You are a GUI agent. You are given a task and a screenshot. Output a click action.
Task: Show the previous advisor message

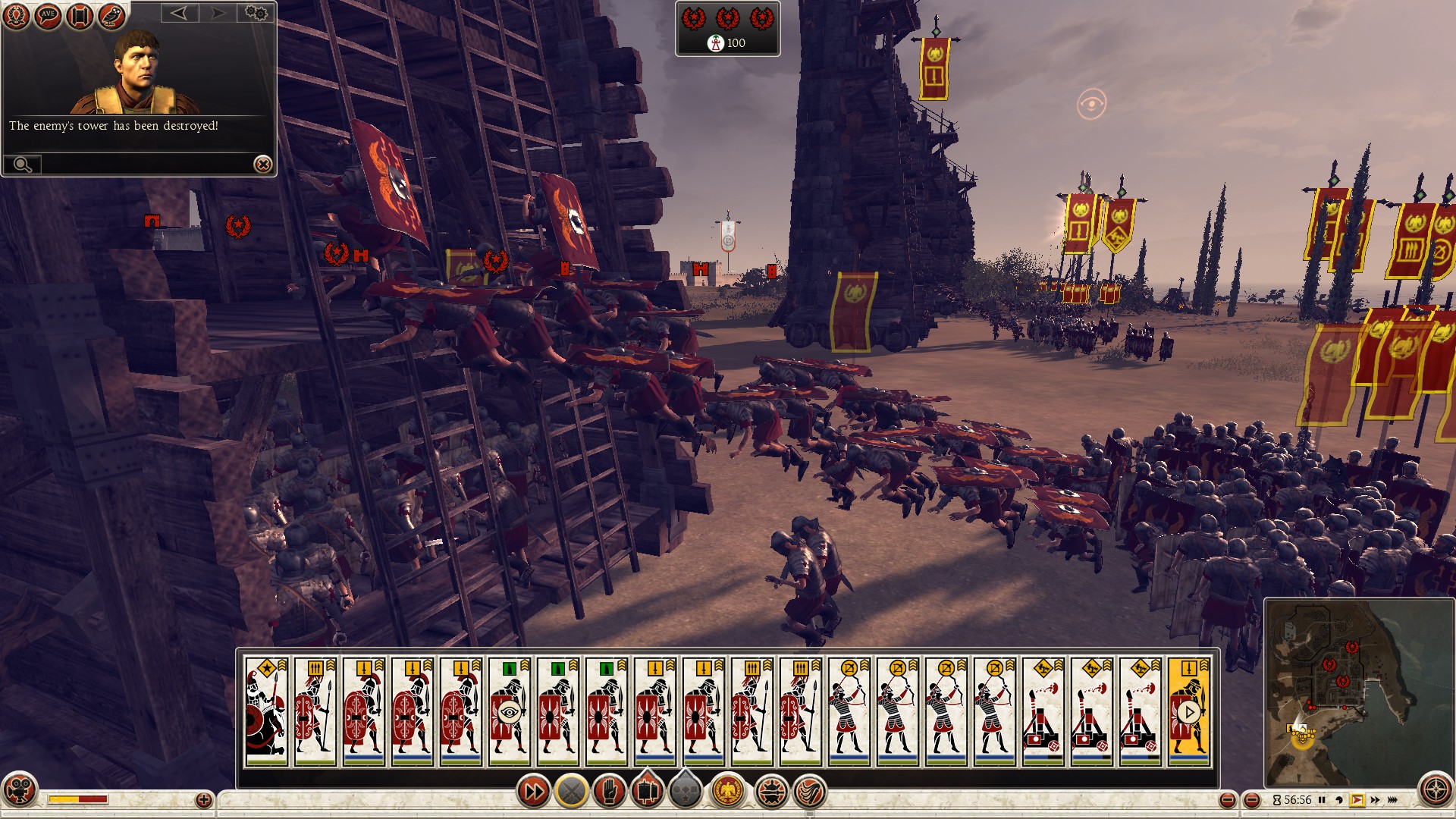point(179,13)
